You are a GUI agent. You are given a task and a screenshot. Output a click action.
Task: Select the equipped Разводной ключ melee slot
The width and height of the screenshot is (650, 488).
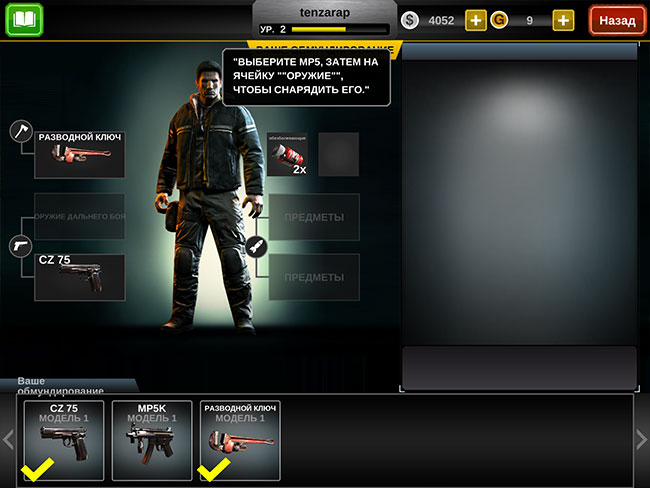[x=80, y=154]
